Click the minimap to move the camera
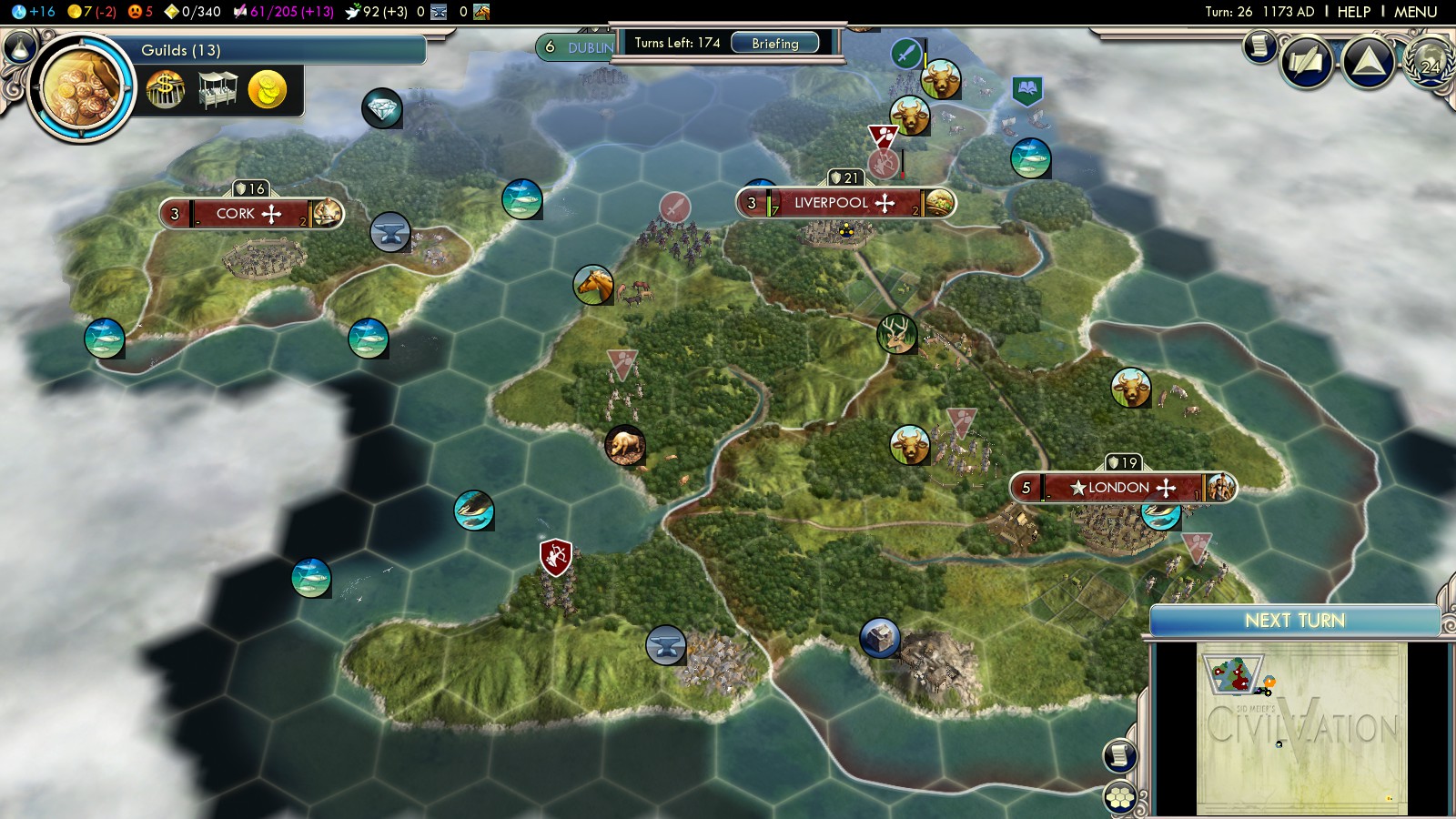Screen dimensions: 1456x819 point(1301,728)
